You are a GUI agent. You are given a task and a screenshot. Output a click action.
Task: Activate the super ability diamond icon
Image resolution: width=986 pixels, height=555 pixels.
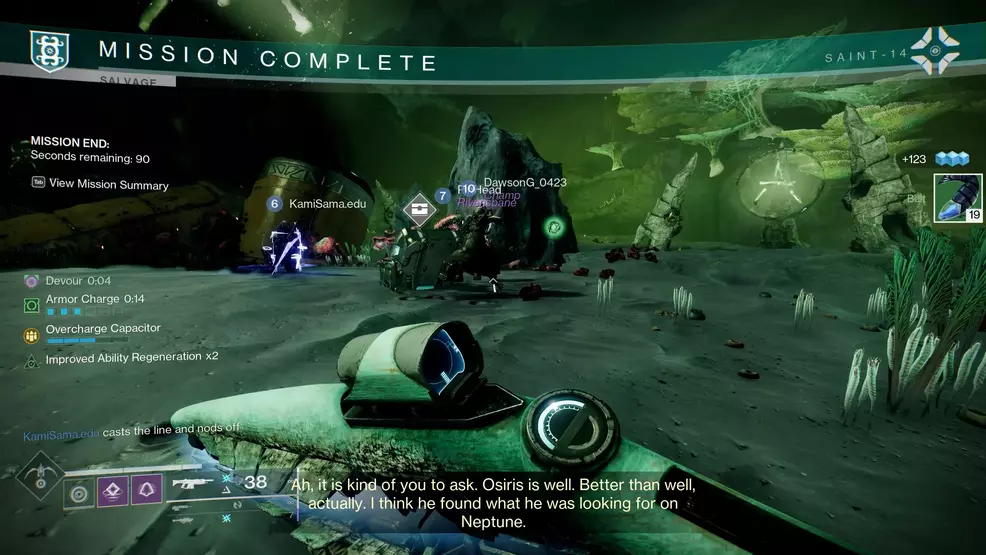[39, 477]
